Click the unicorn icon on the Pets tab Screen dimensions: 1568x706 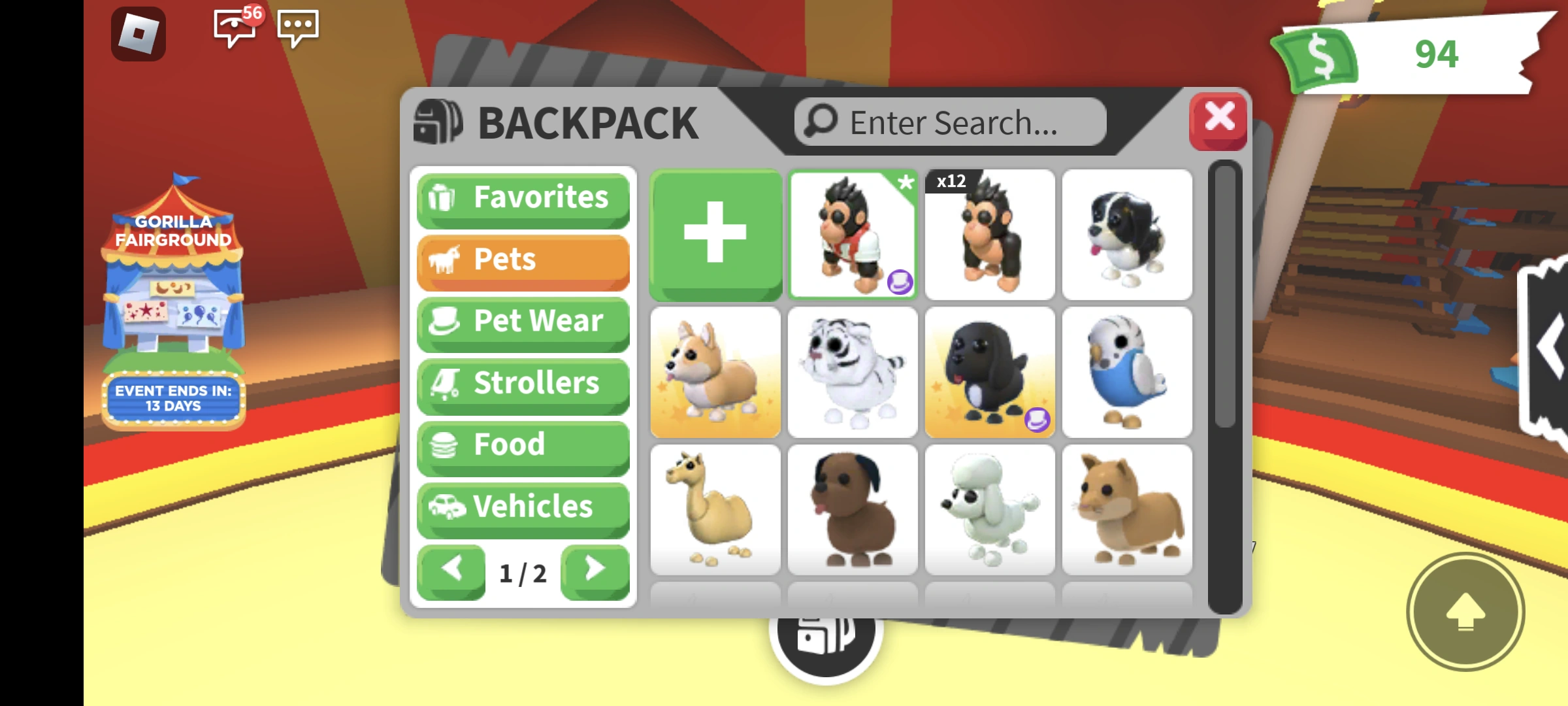point(445,260)
